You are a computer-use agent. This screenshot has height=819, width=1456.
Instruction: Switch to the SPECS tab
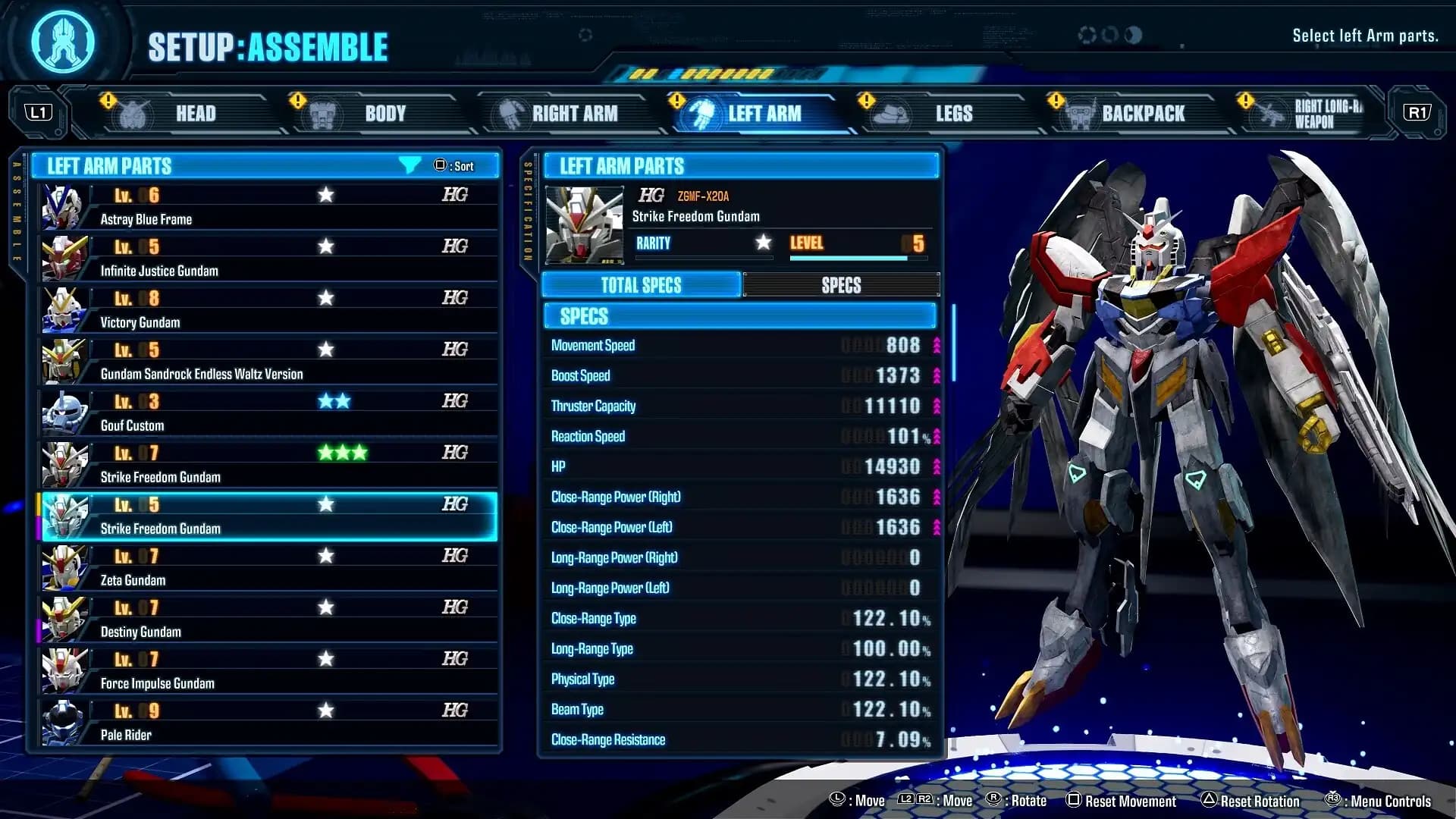[842, 285]
